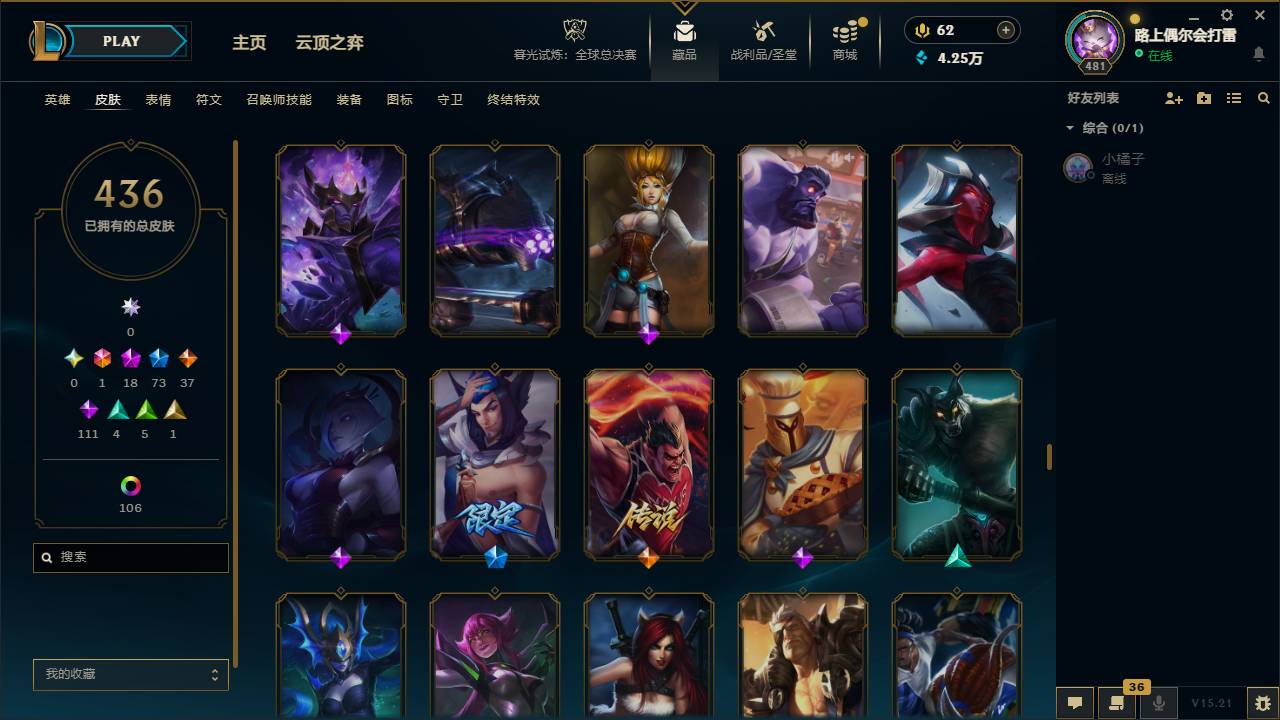Viewport: 1280px width, 720px height.
Task: Toggle friends list display mode view
Action: pos(1233,98)
